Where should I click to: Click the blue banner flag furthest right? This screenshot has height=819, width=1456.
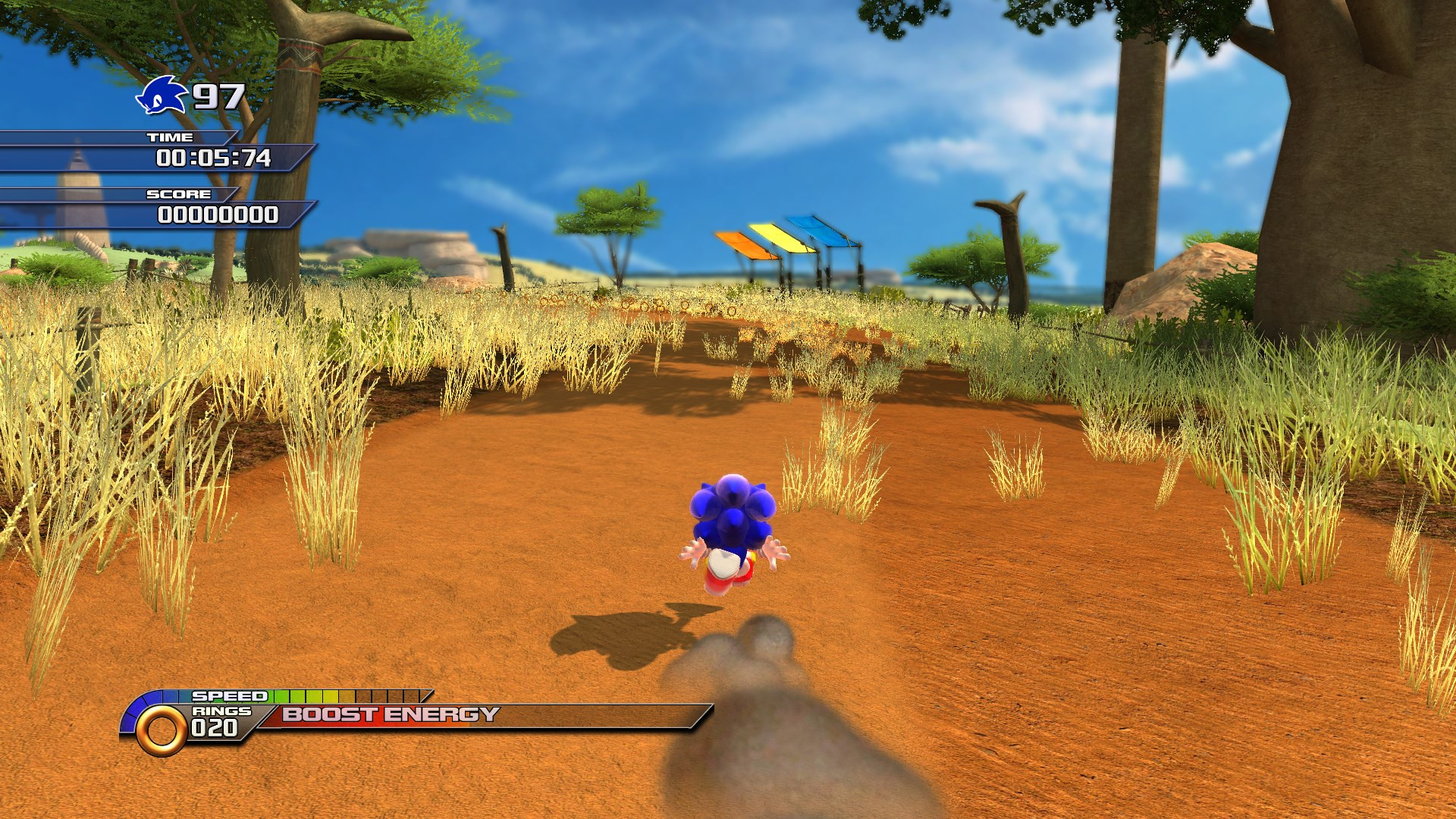point(817,228)
